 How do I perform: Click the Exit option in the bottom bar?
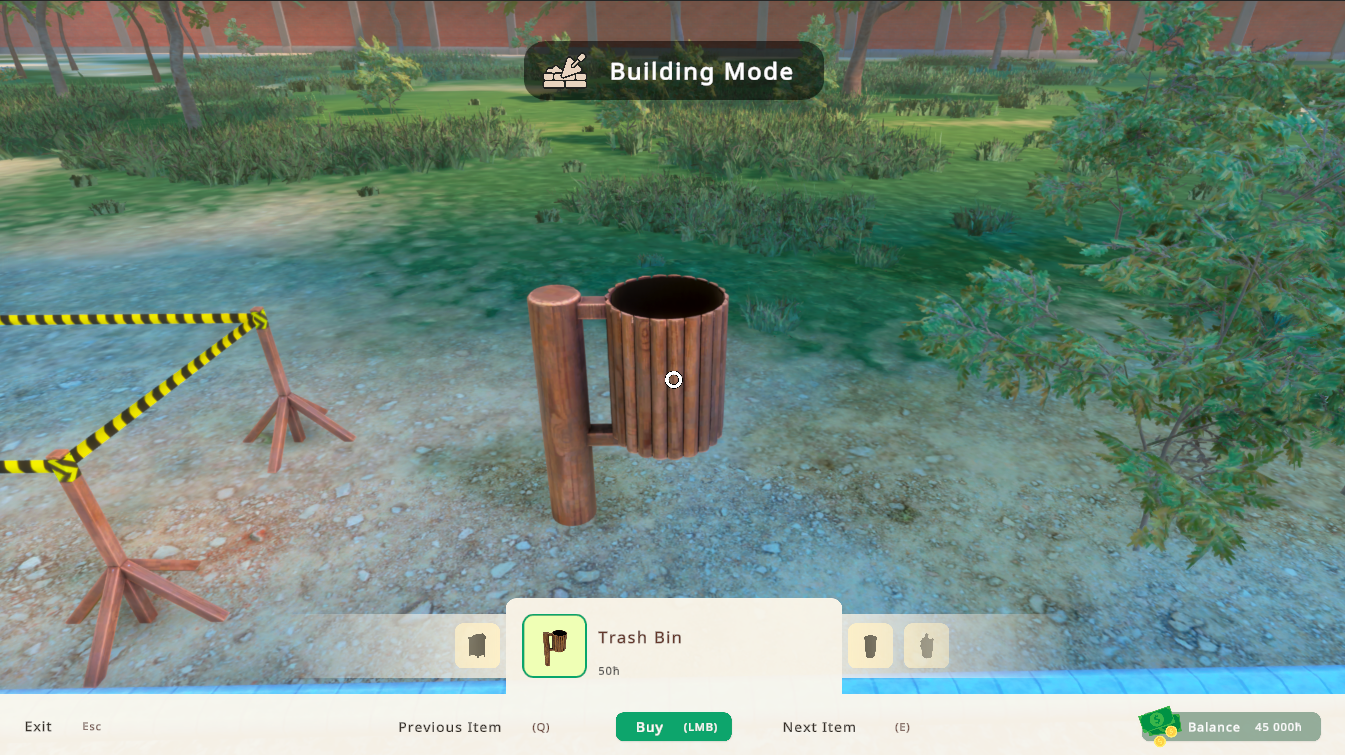(x=37, y=727)
